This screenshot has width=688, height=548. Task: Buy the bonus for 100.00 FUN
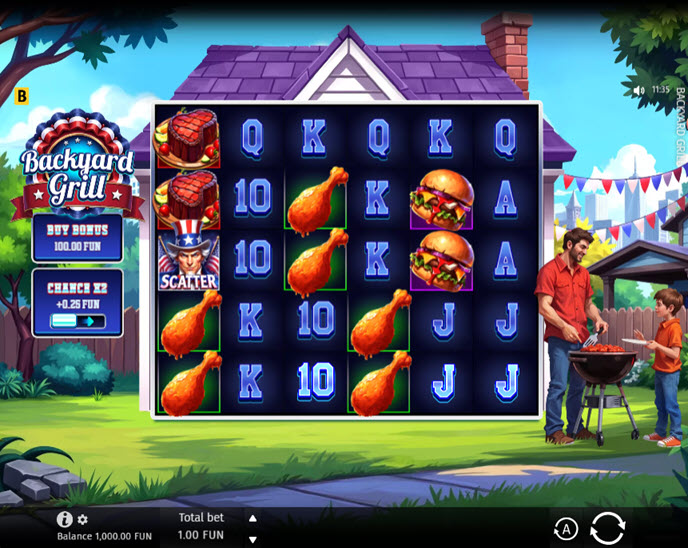point(77,238)
